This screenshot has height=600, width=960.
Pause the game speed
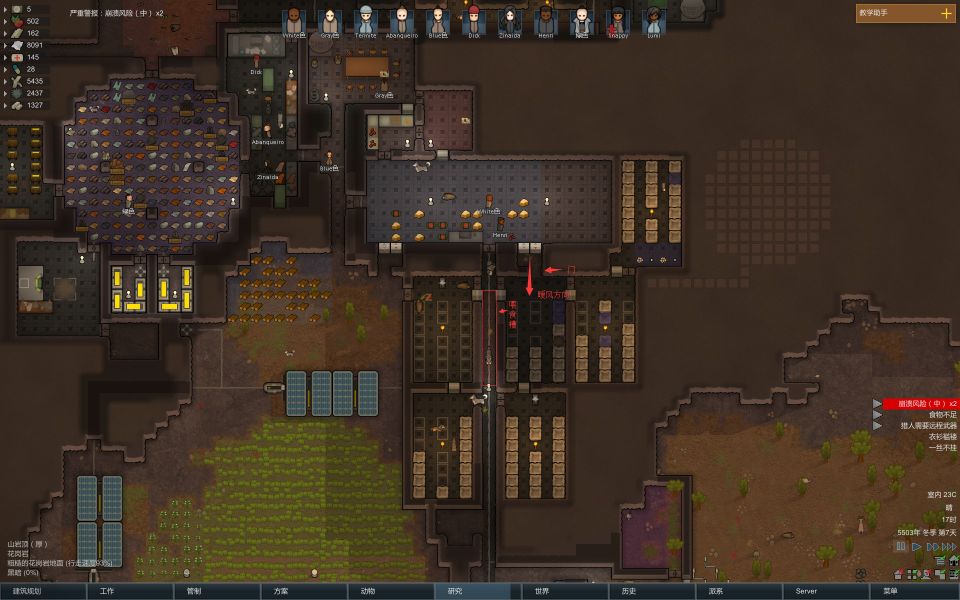point(901,547)
